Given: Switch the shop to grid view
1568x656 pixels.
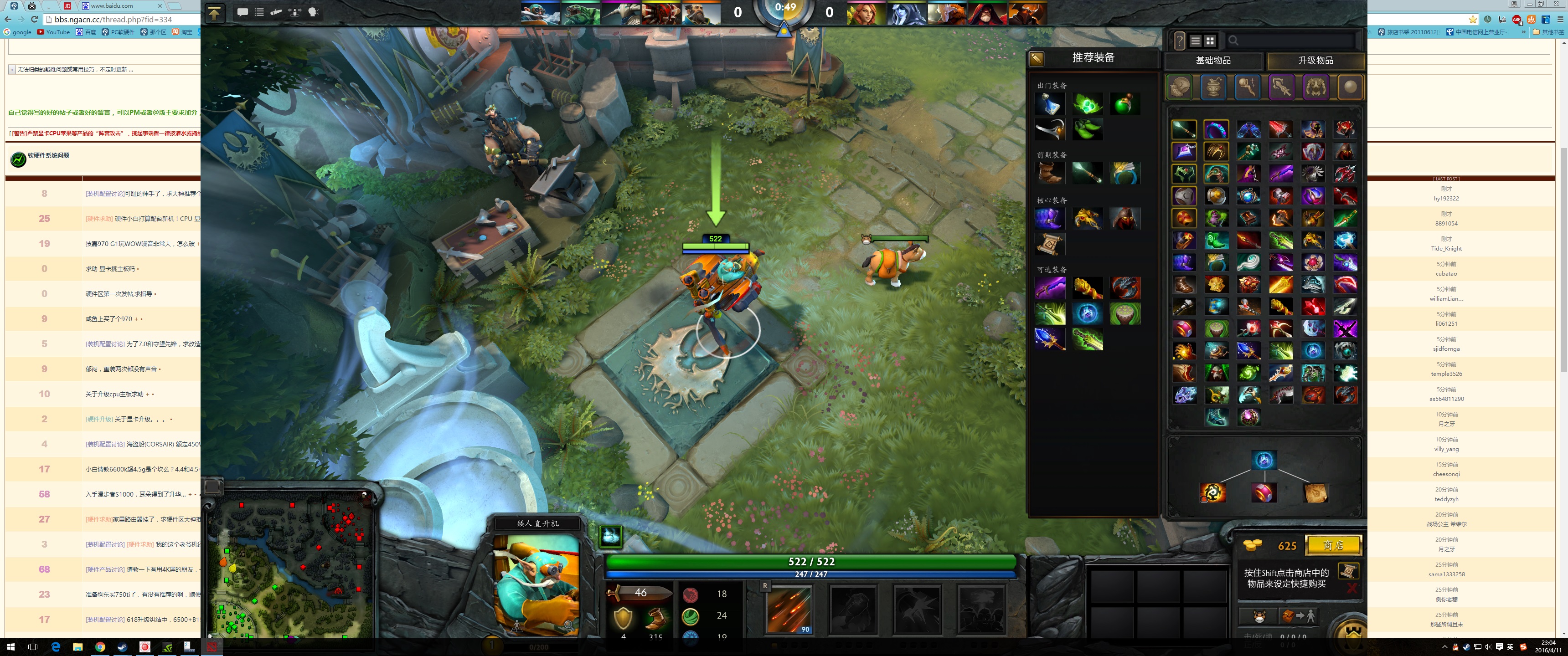Looking at the screenshot, I should 1209,40.
